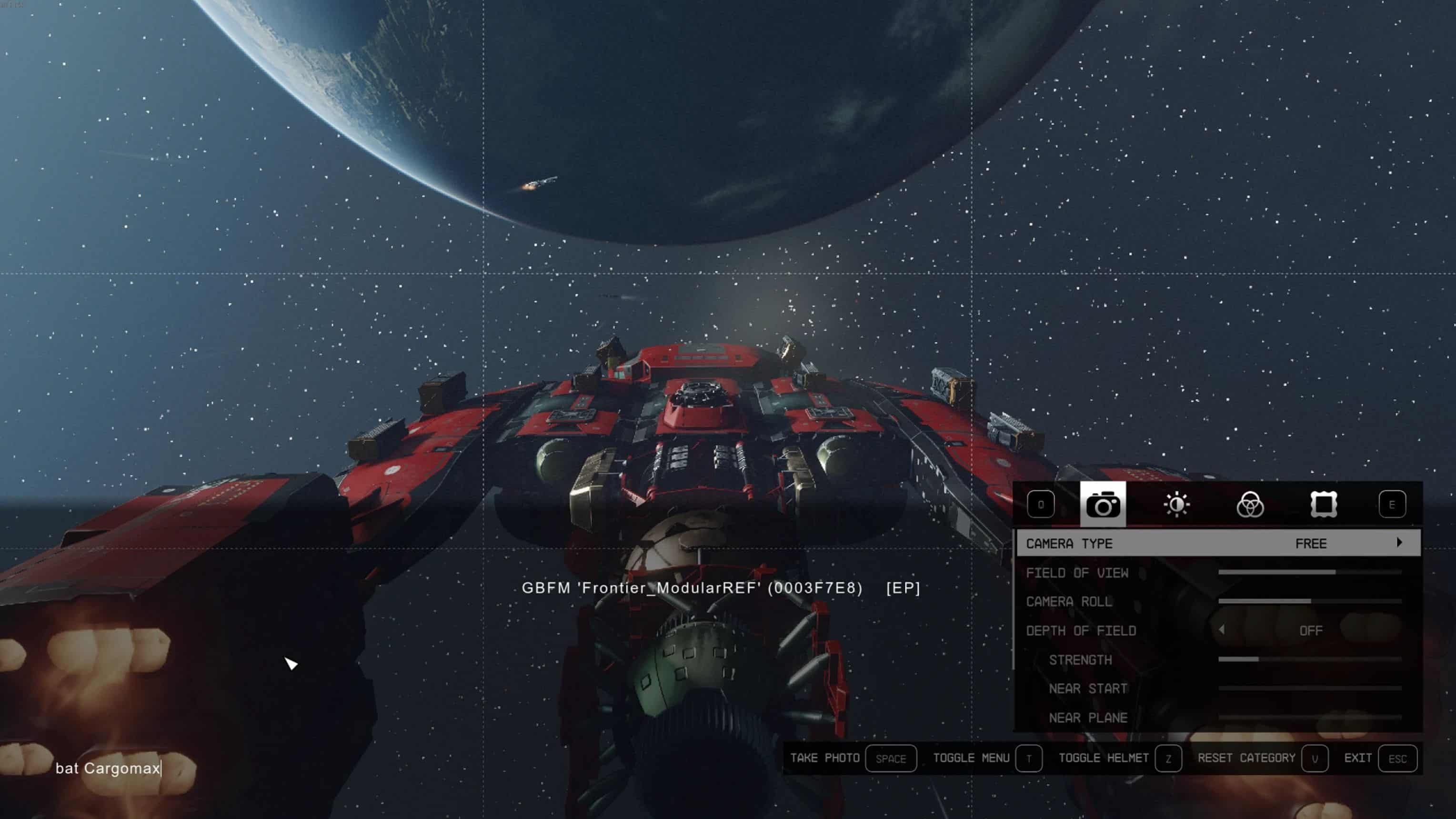Toggle Menu visibility from the bottom bar

(1028, 758)
